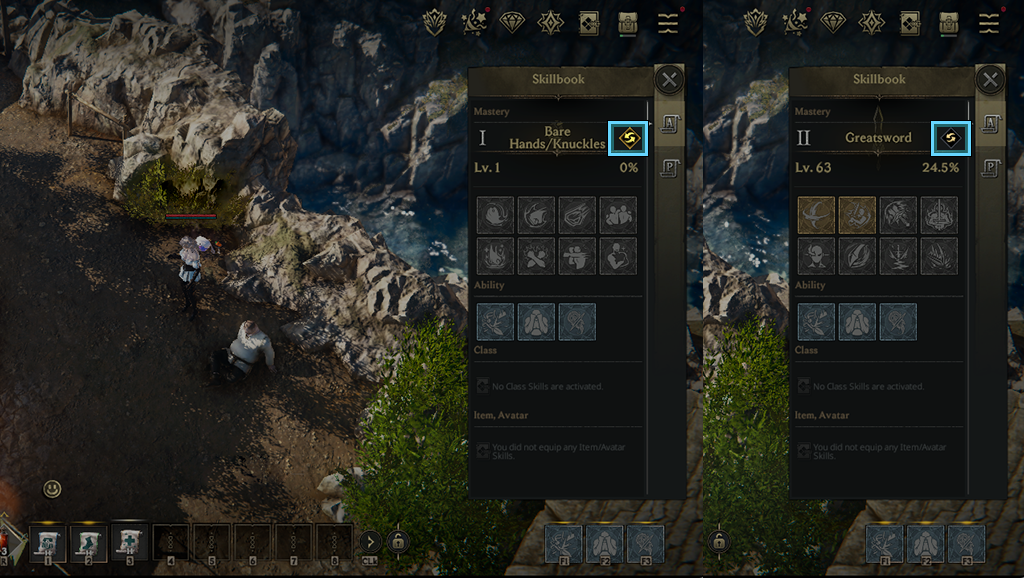
Task: Click the swap button beside Bare Hands/Knuckles
Action: pyautogui.click(x=629, y=138)
